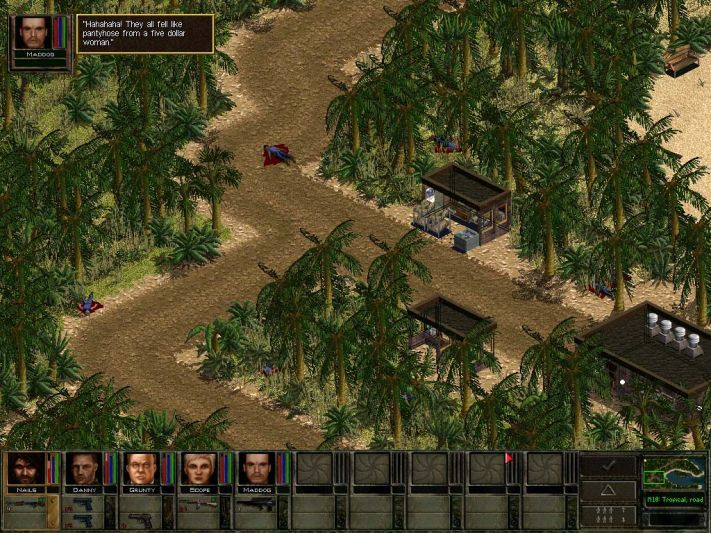
Task: Open the sector overview minimap
Action: tap(673, 470)
